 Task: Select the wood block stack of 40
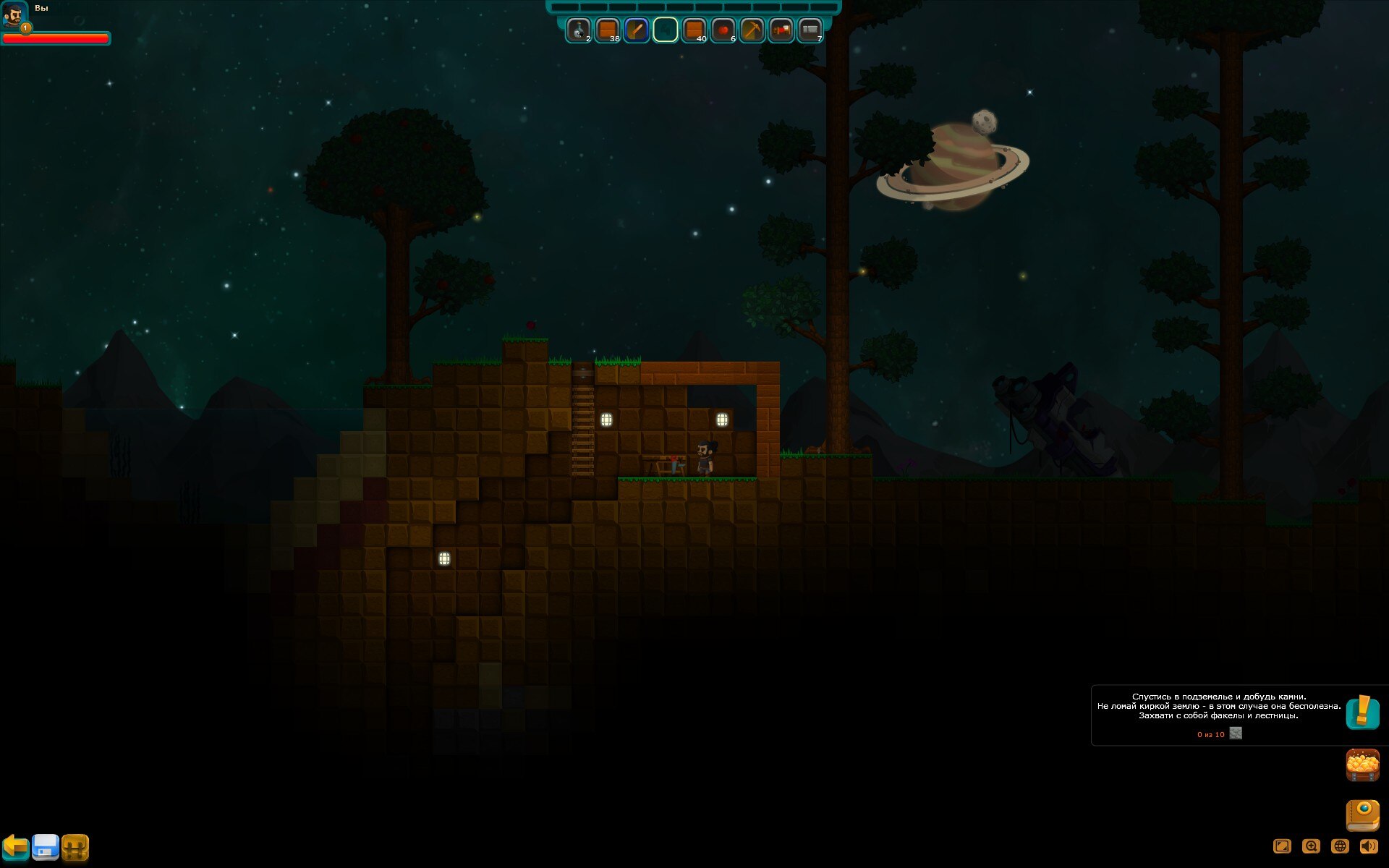694,30
